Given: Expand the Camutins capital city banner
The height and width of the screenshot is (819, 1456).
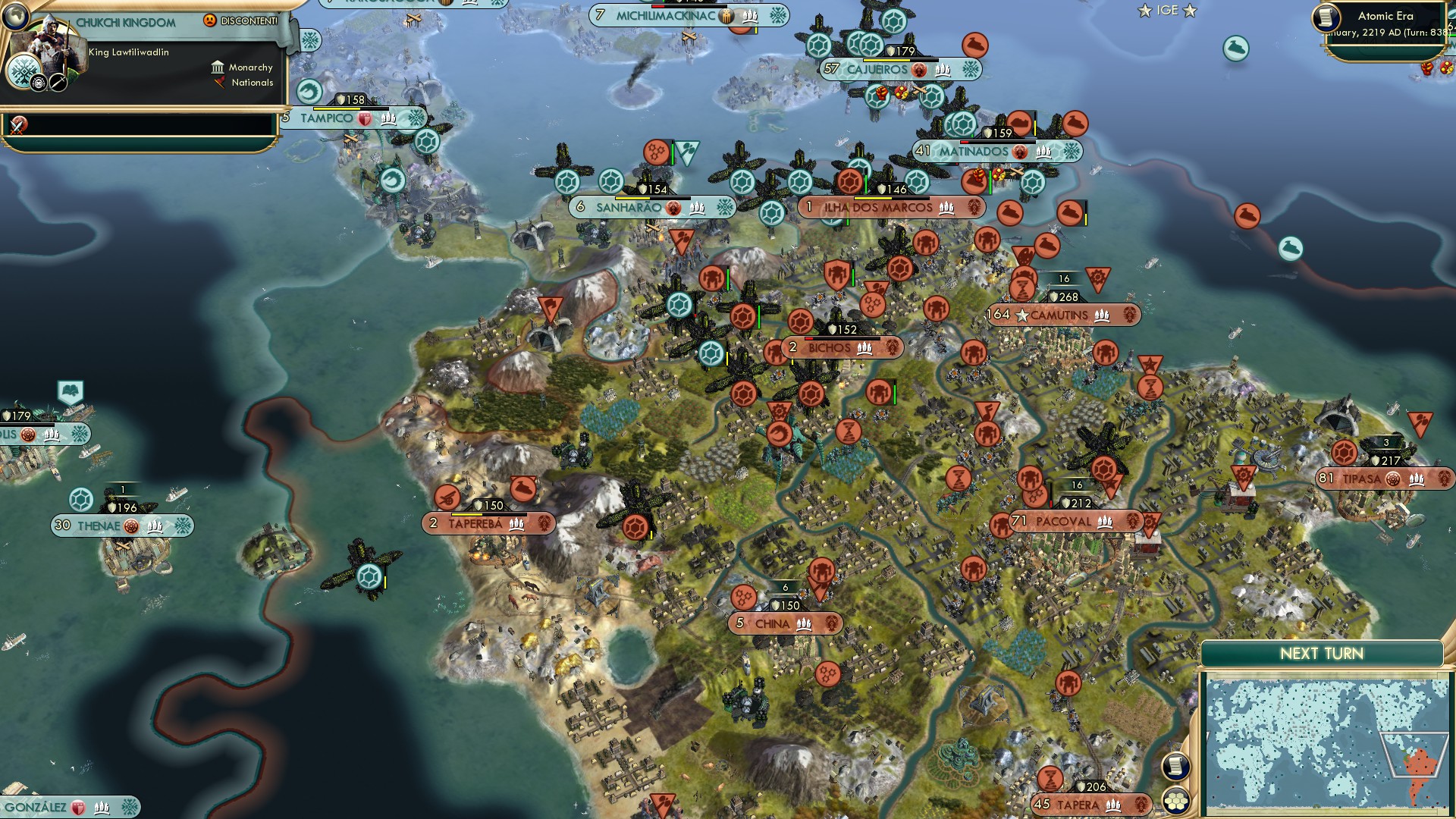Looking at the screenshot, I should [x=1061, y=314].
